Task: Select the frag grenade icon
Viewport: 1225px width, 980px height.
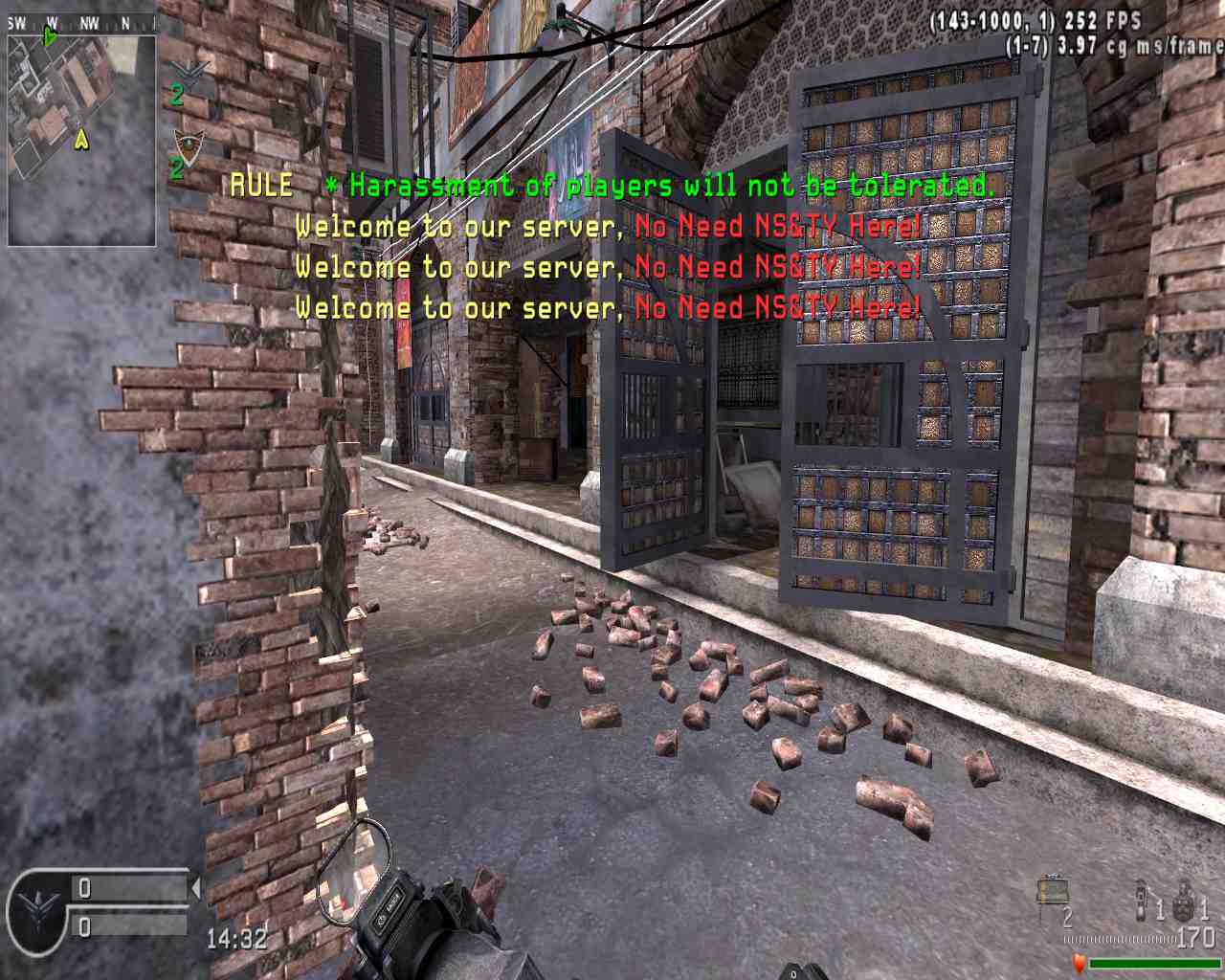Action: [x=1184, y=901]
